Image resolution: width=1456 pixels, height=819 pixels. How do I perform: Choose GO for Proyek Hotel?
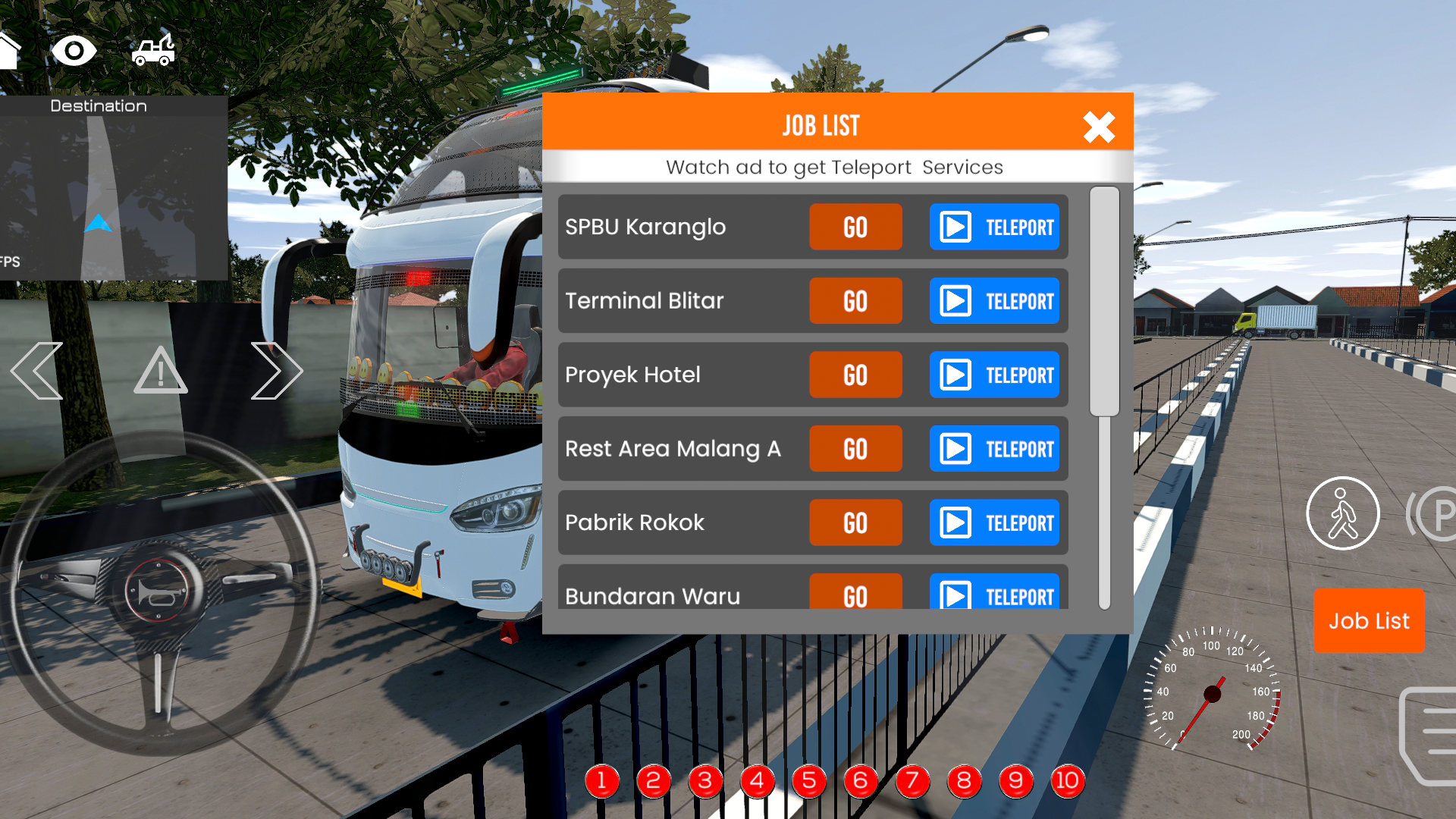point(855,375)
